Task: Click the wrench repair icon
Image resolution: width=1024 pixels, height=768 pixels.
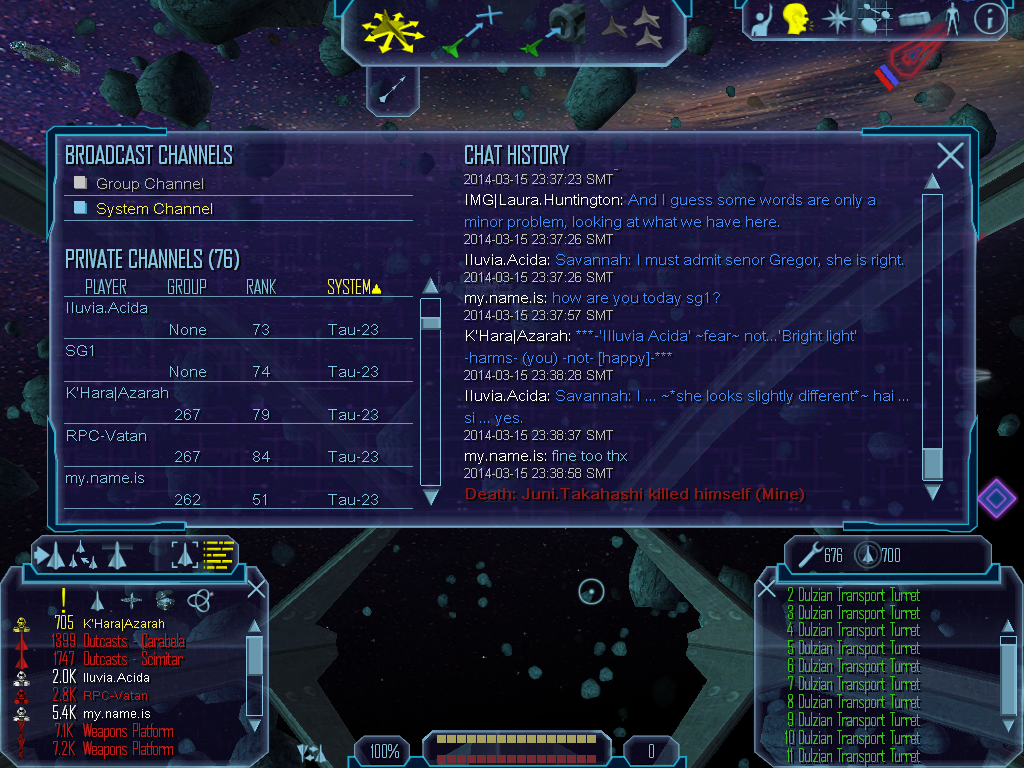Action: pyautogui.click(x=811, y=554)
